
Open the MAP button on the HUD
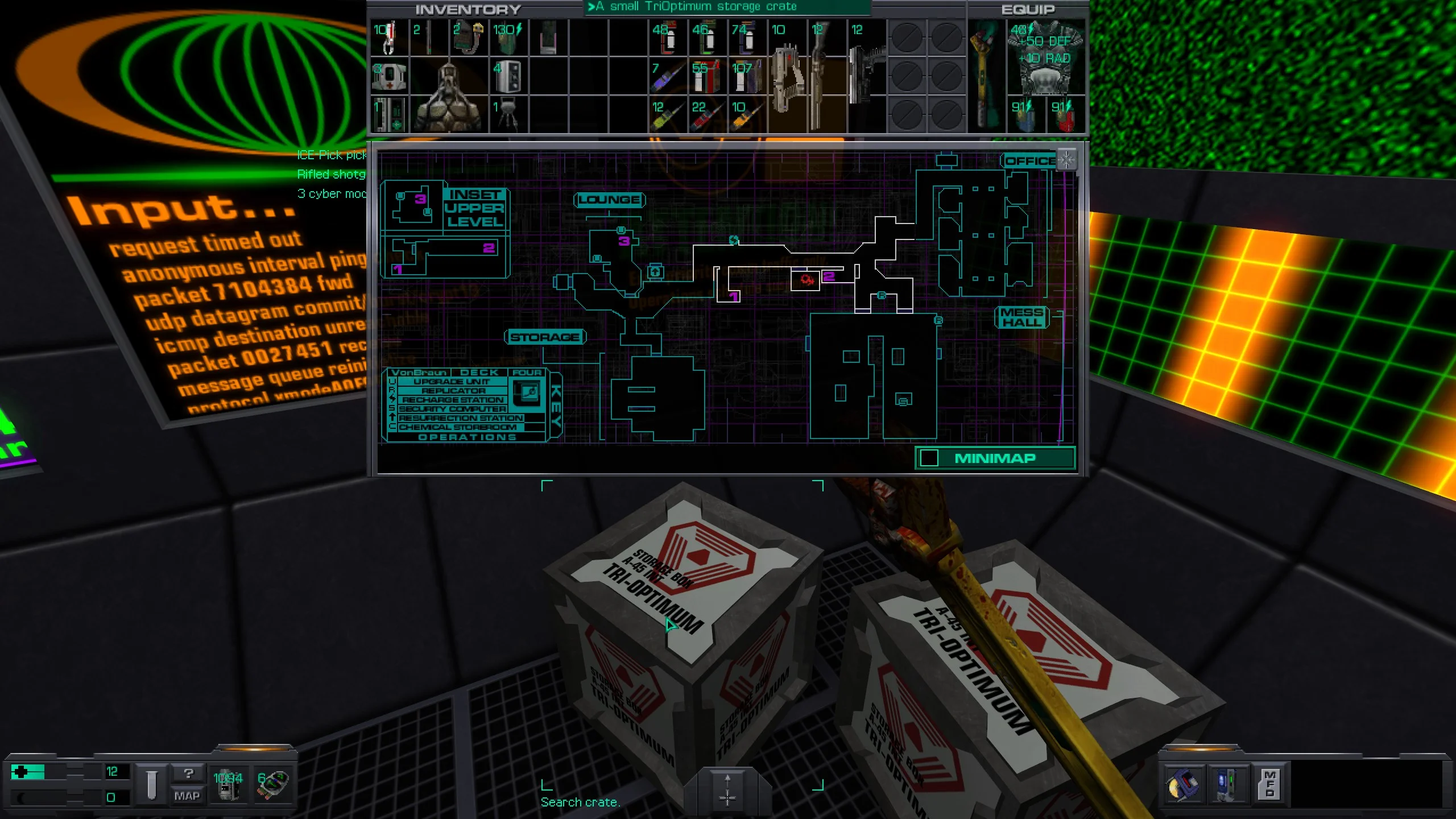[187, 796]
